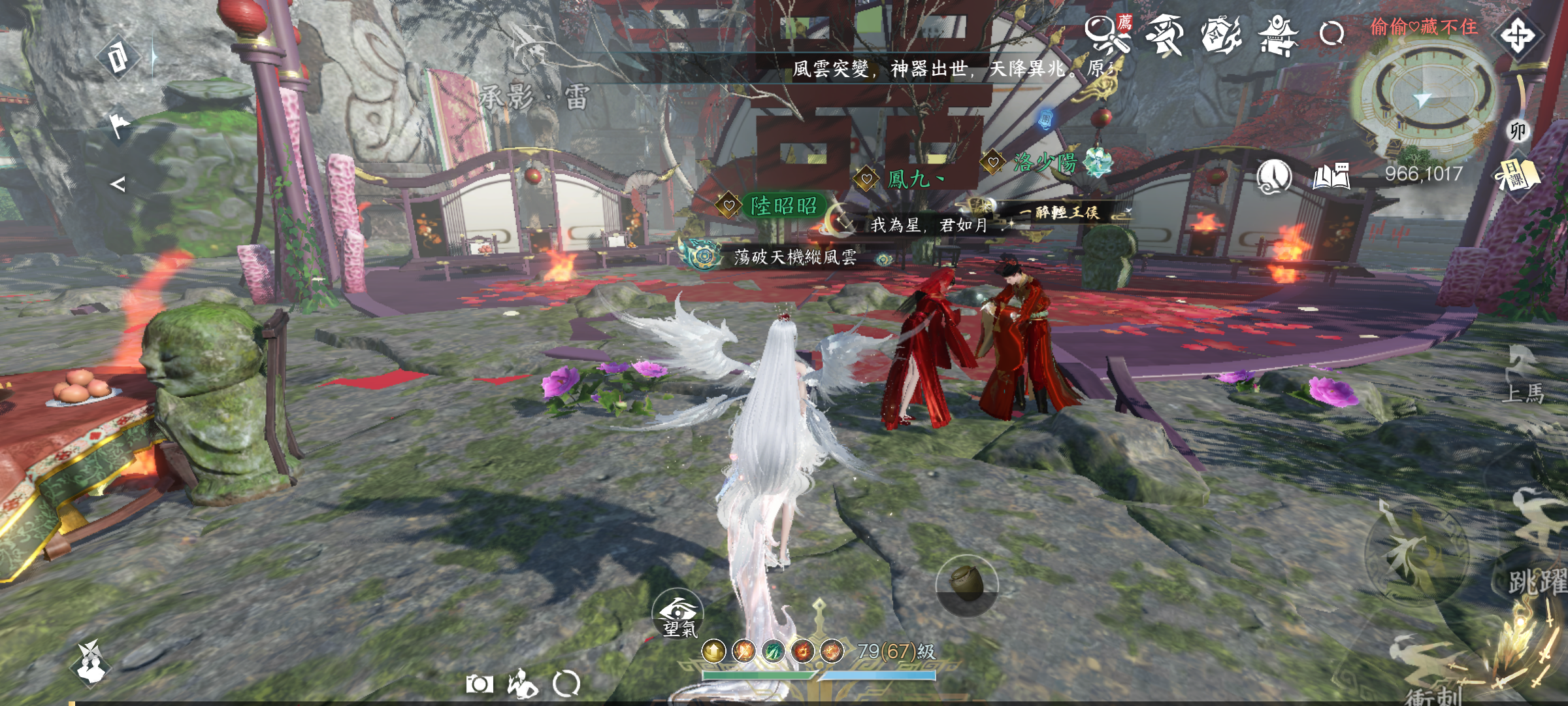Open the circular minimap

1423,98
